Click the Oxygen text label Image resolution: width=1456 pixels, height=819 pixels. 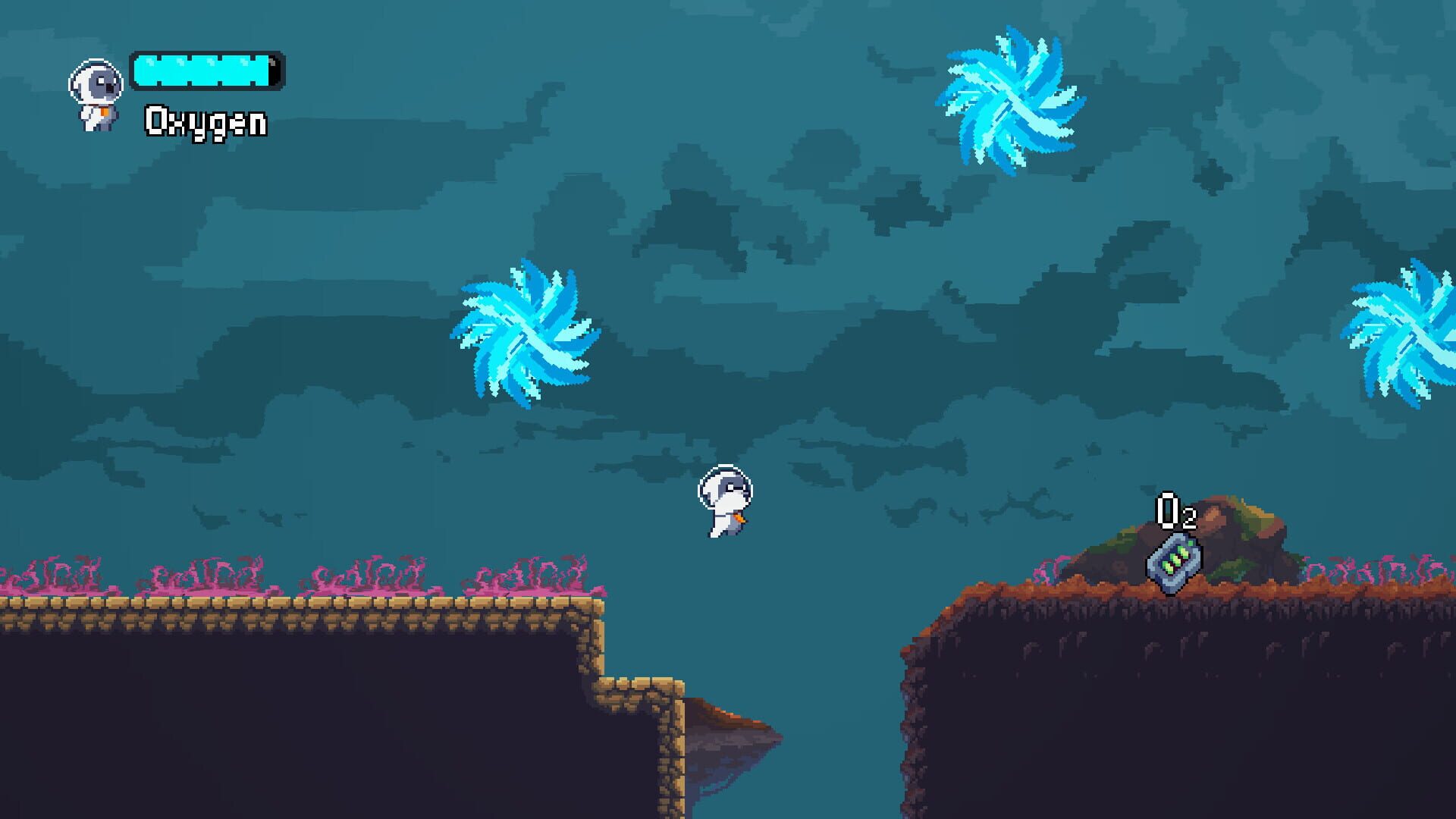(205, 120)
